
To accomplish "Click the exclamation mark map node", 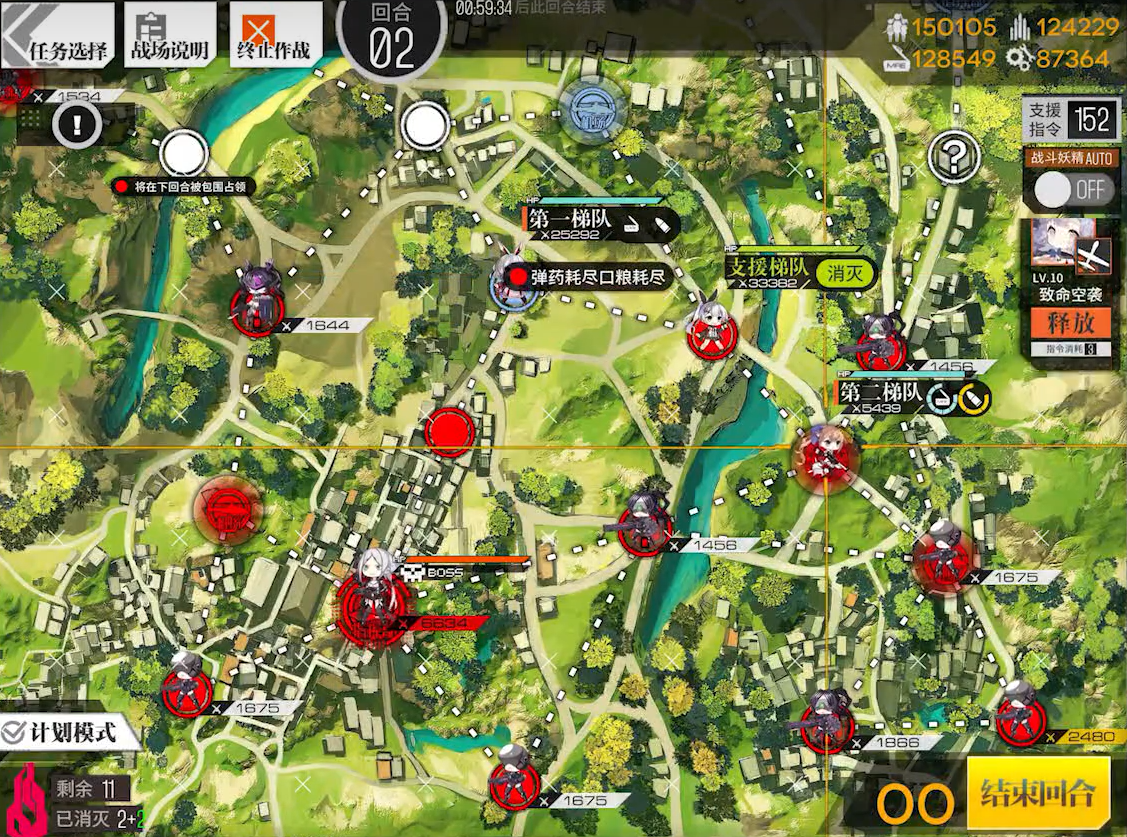I will 76,125.
